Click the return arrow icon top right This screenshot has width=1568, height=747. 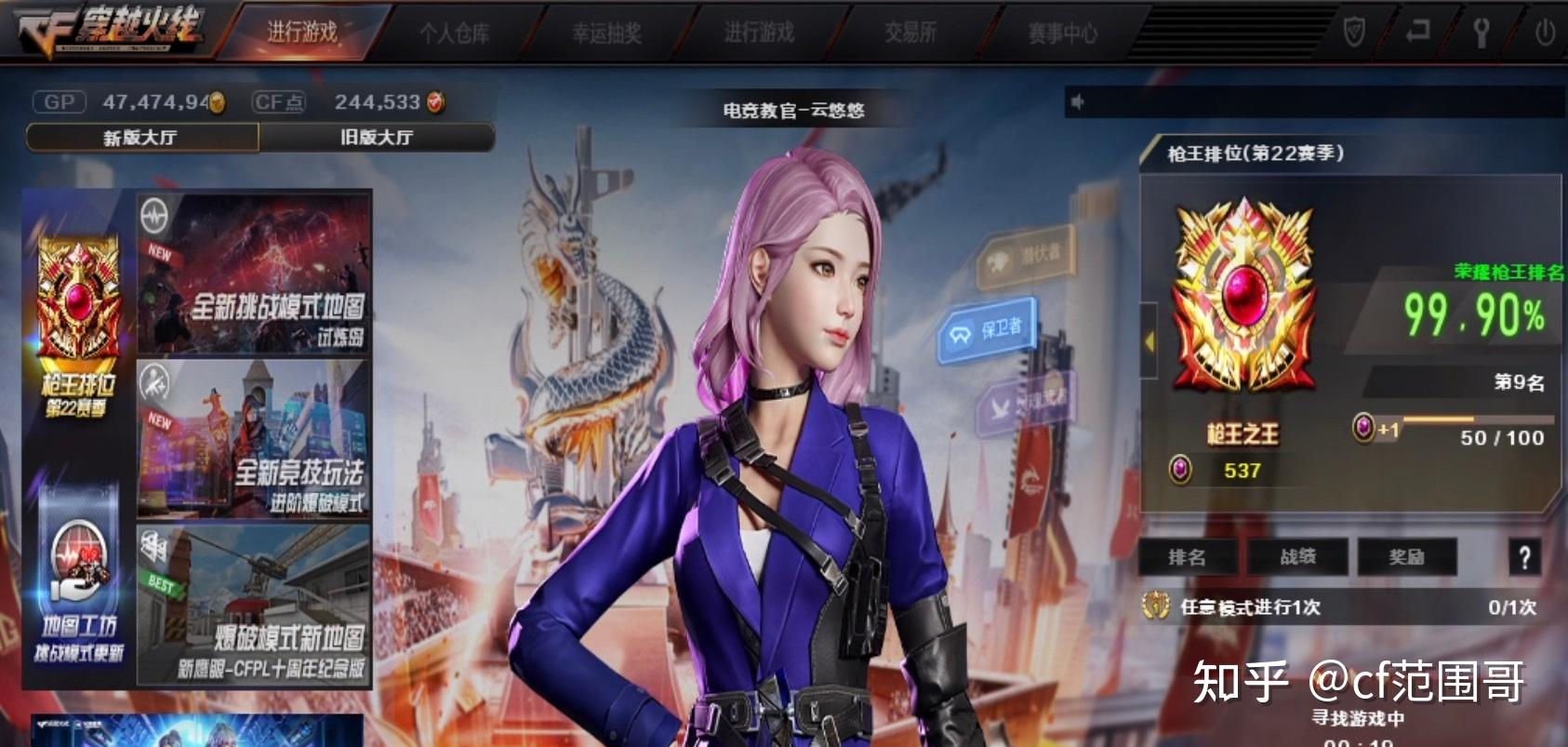1418,31
